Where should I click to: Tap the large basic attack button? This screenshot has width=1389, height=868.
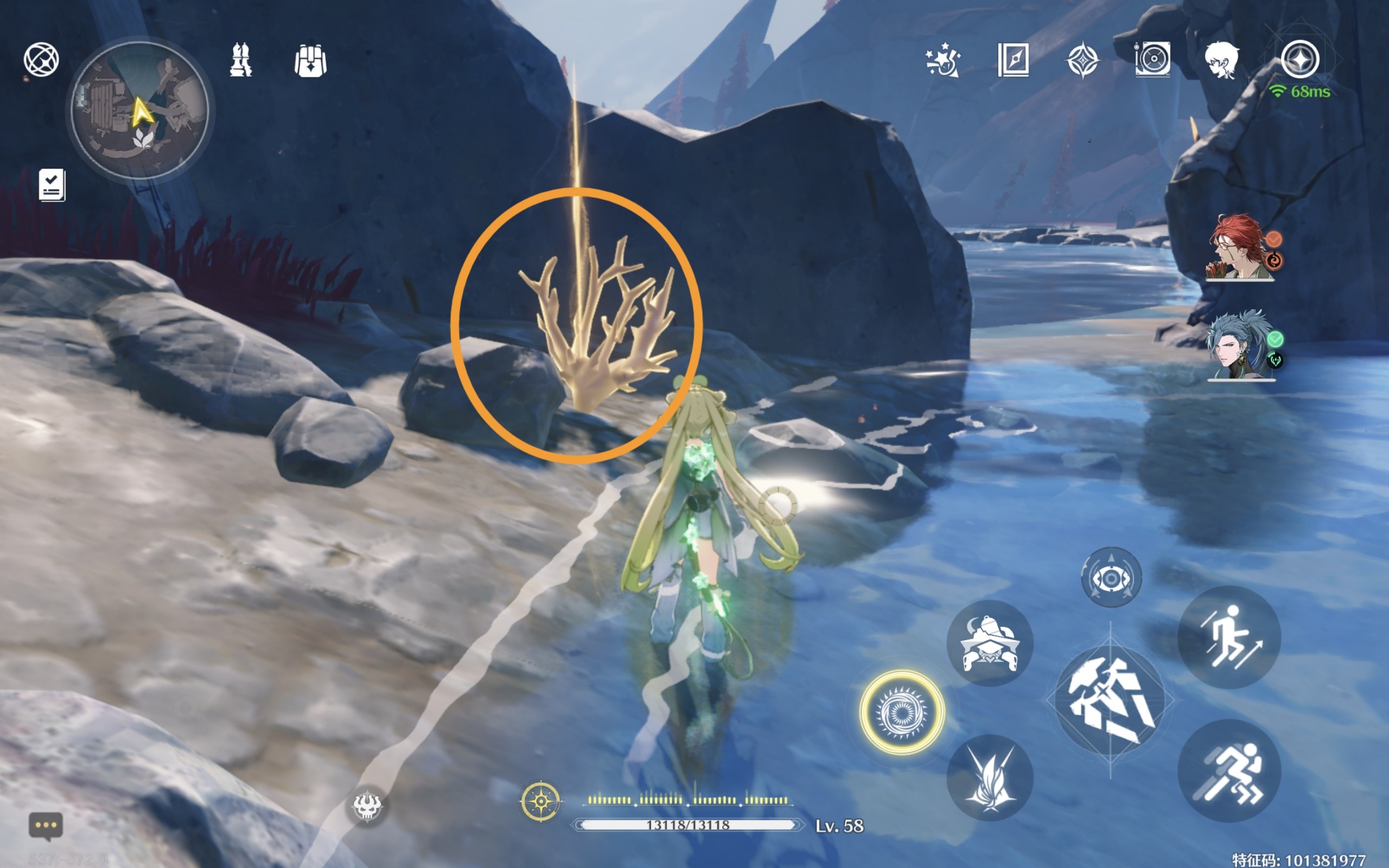[x=1110, y=701]
